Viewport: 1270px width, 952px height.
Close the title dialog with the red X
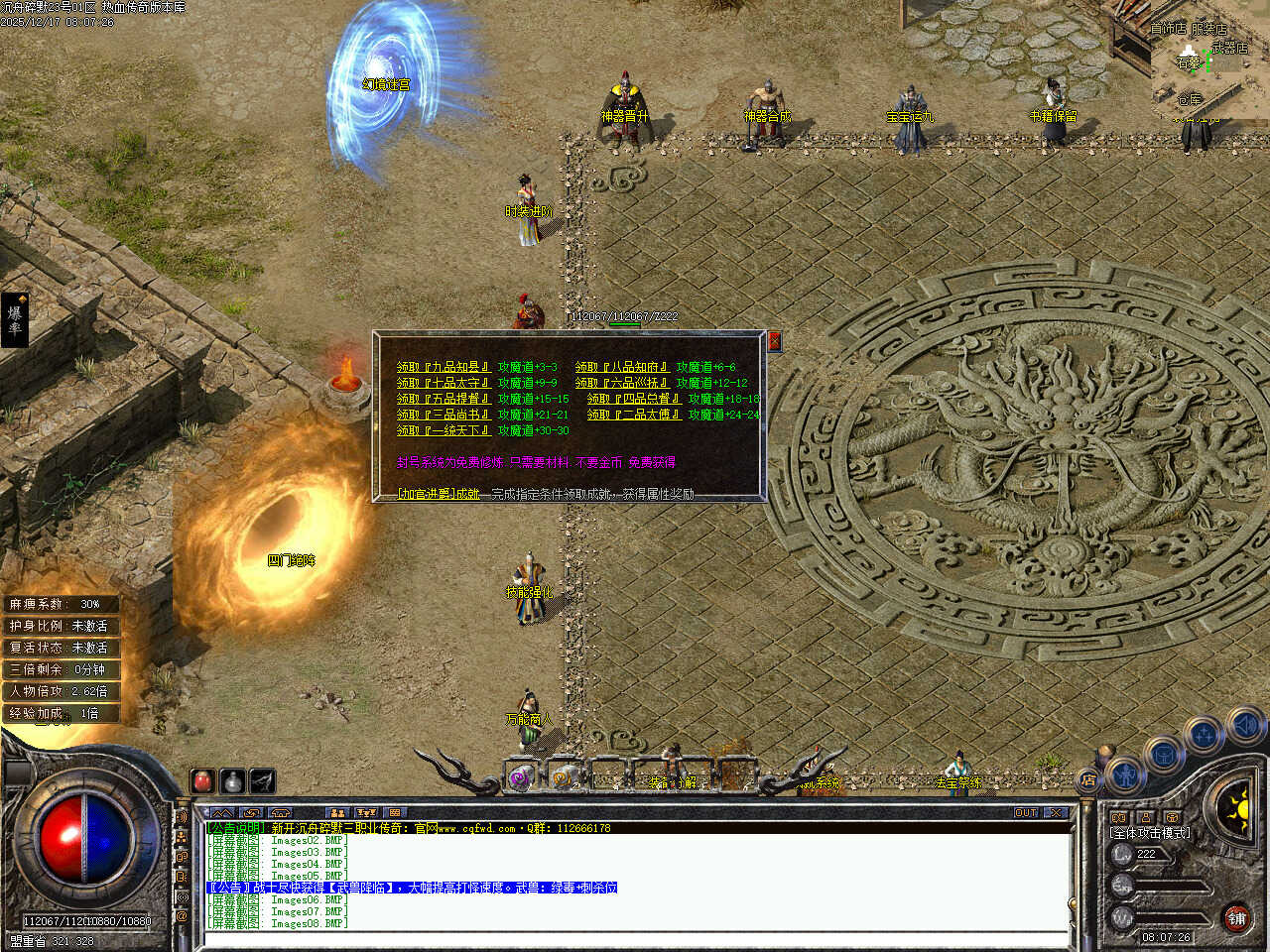coord(775,341)
